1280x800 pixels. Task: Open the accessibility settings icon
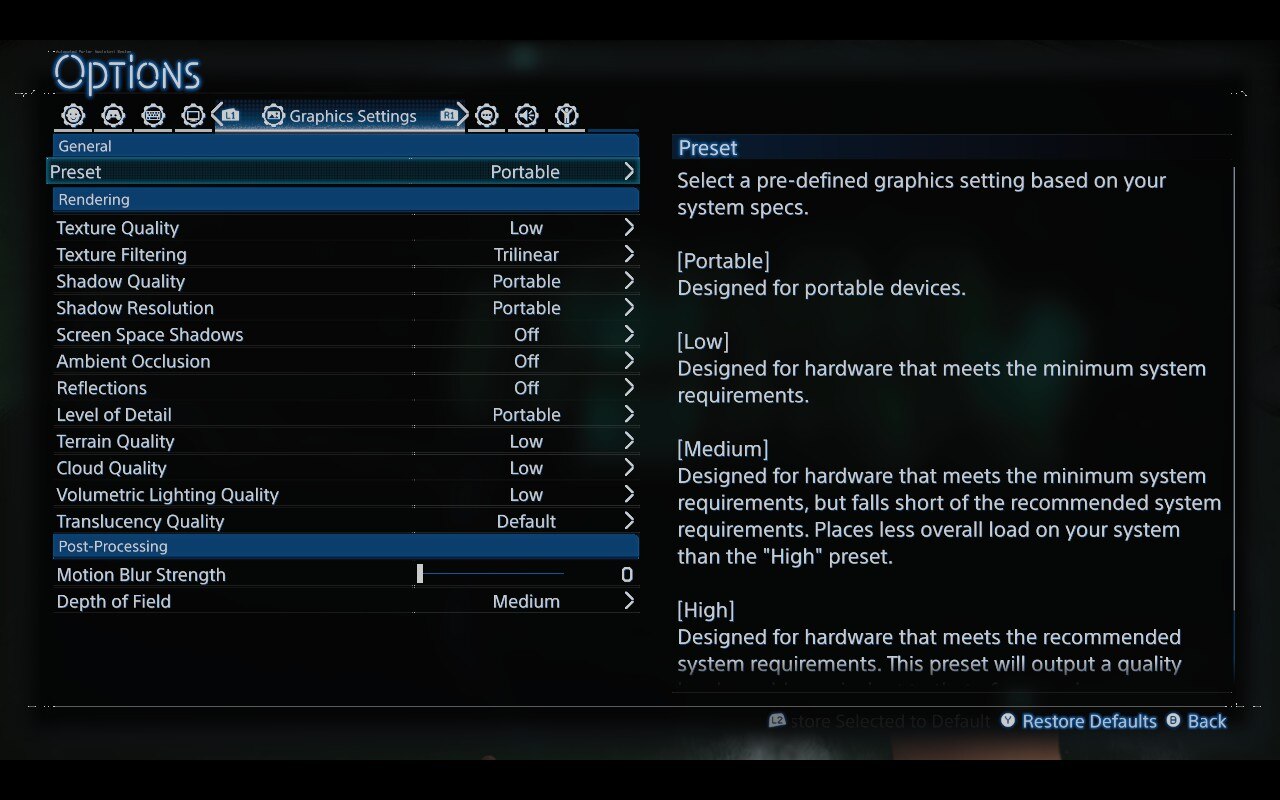point(566,115)
